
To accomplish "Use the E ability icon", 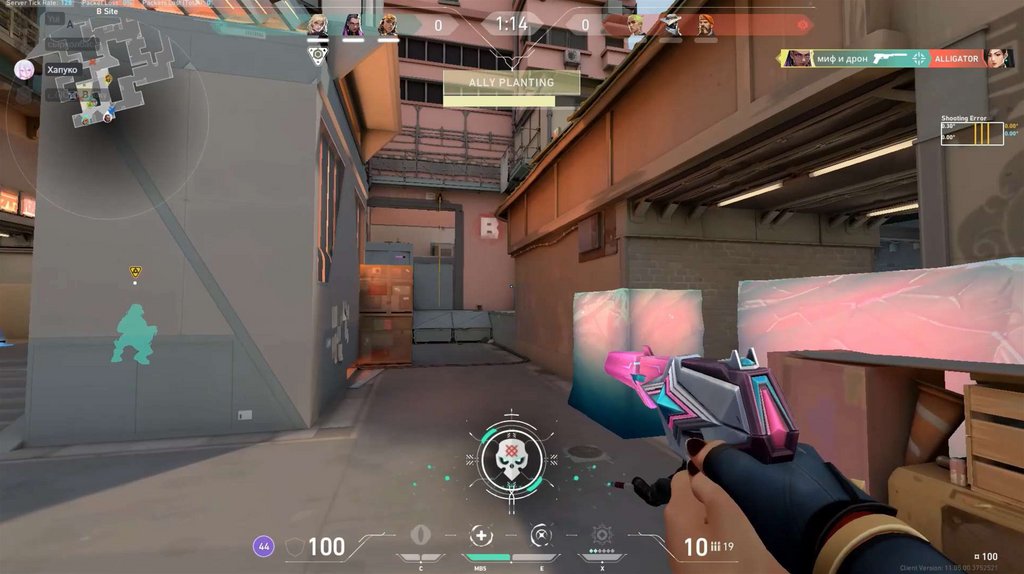I will click(x=541, y=534).
